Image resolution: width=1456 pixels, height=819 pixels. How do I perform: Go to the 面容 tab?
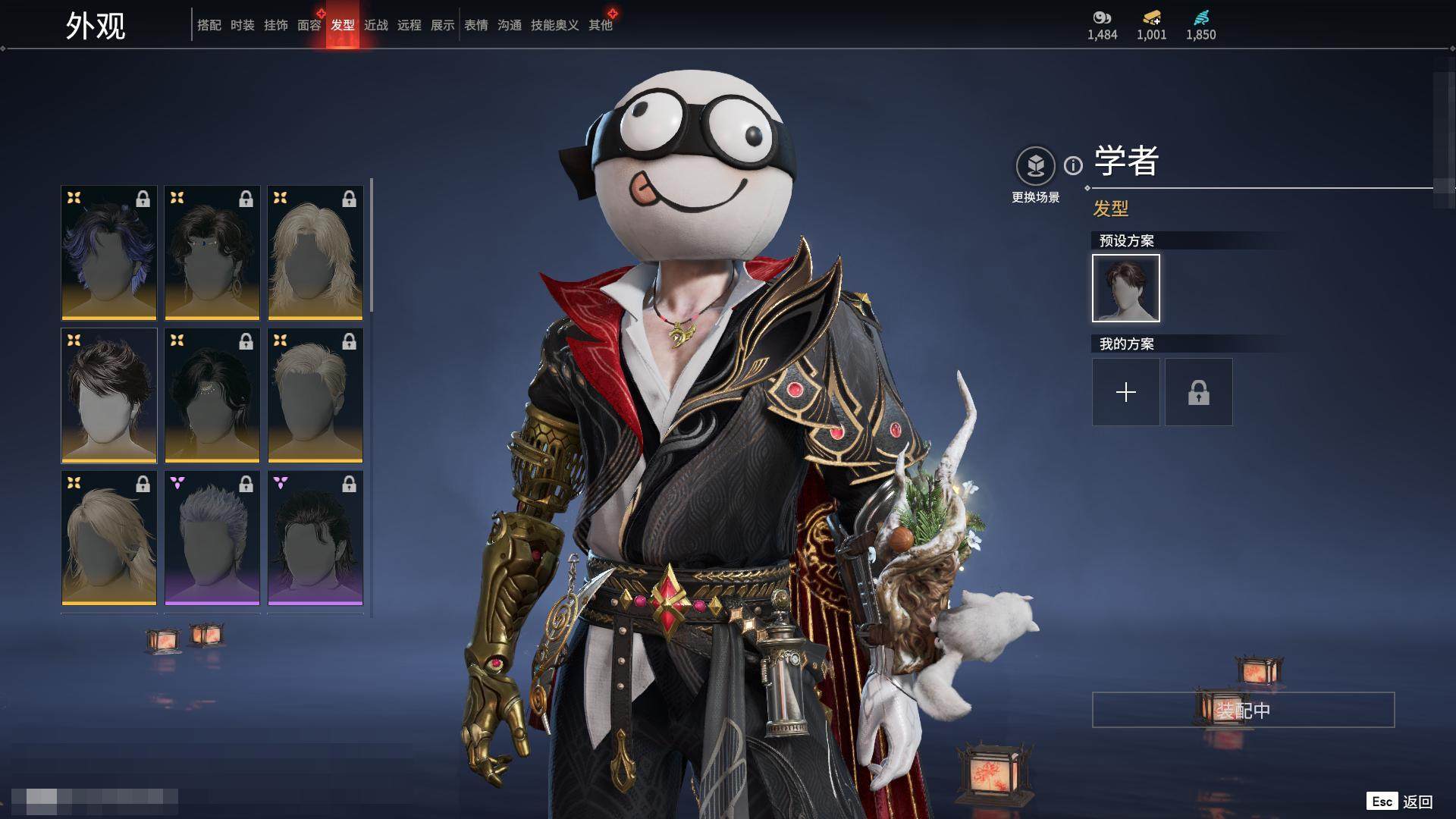click(309, 25)
